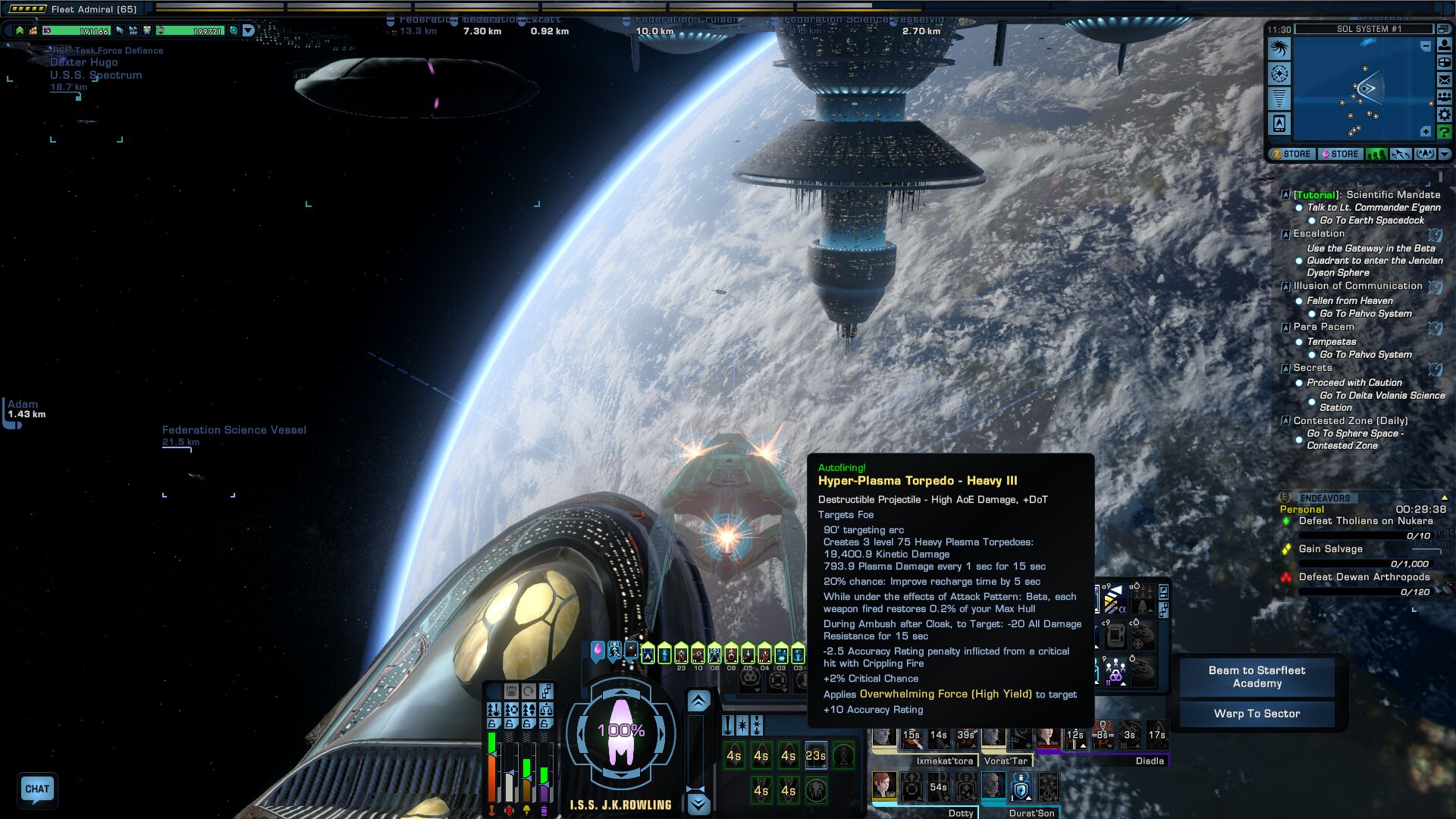
Task: Open game options via the gear icon
Action: pyautogui.click(x=1445, y=115)
